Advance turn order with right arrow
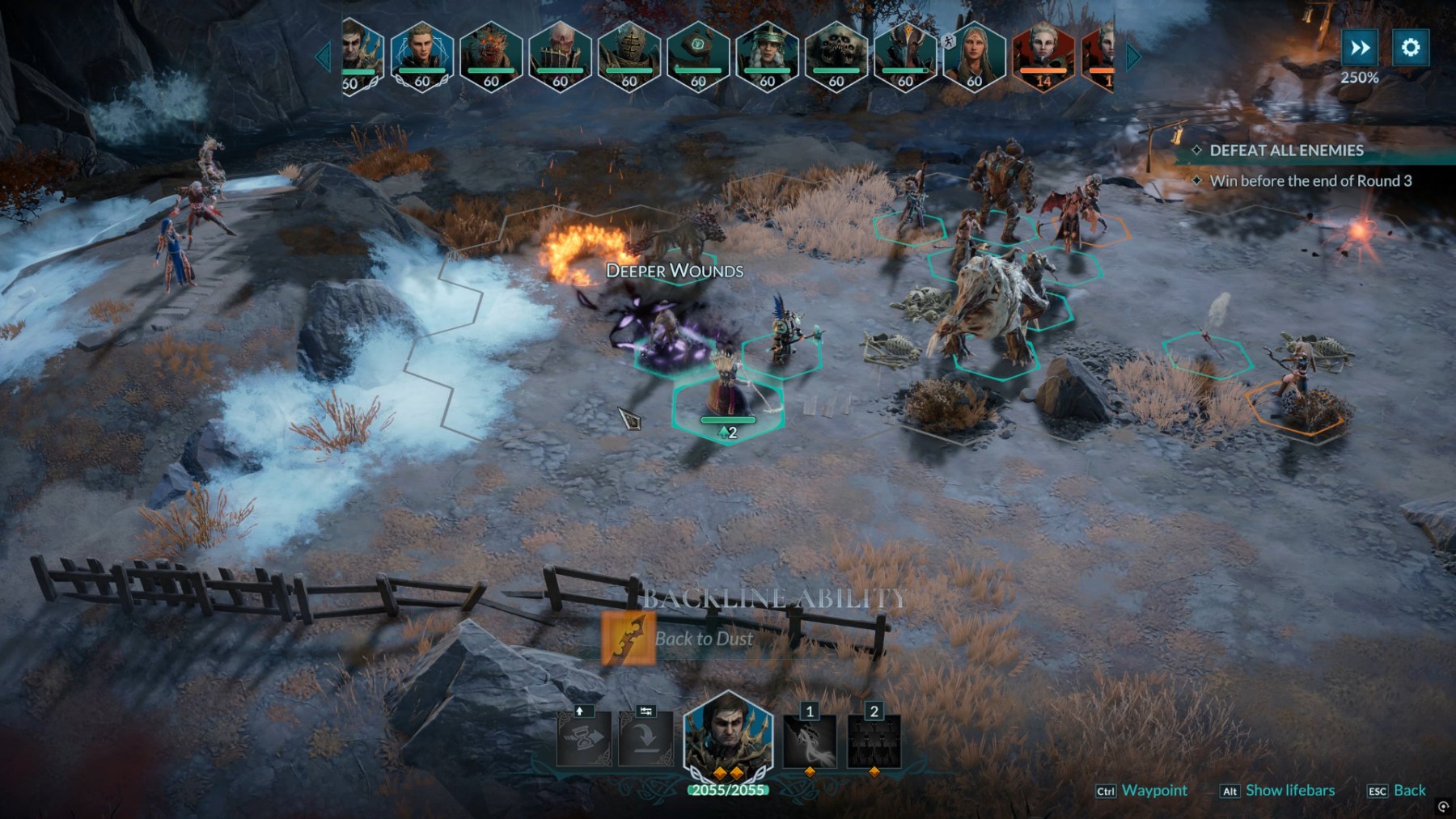Image resolution: width=1456 pixels, height=819 pixels. point(1133,57)
